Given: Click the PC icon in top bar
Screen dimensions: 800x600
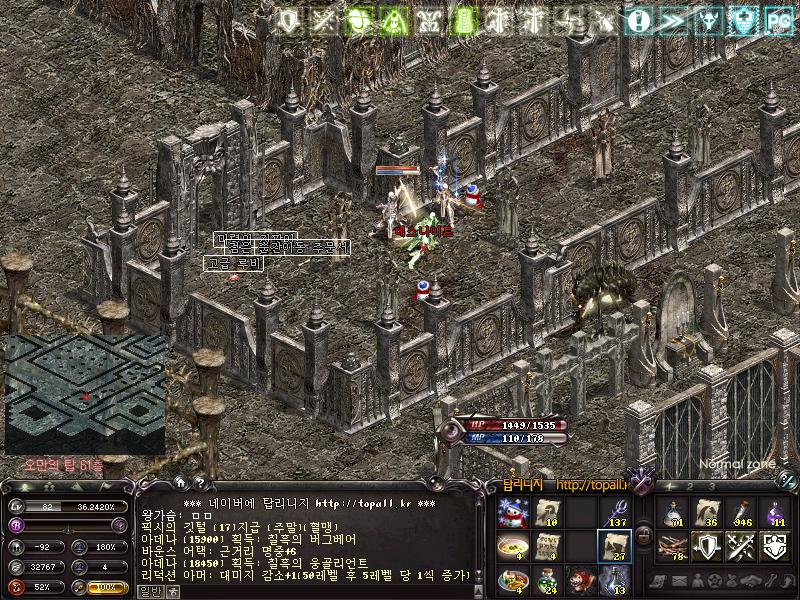Looking at the screenshot, I should (x=778, y=20).
